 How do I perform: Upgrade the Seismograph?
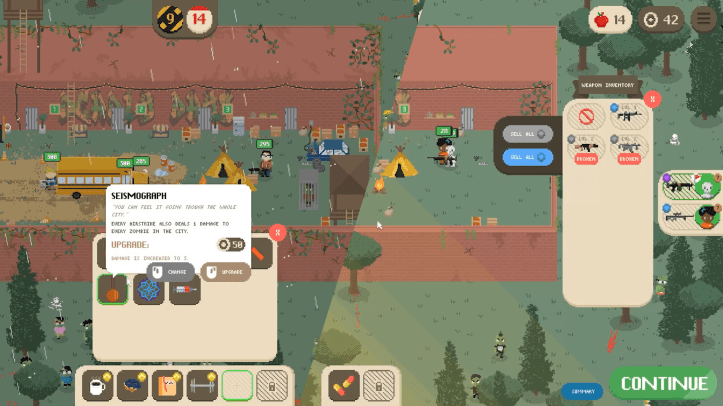226,271
